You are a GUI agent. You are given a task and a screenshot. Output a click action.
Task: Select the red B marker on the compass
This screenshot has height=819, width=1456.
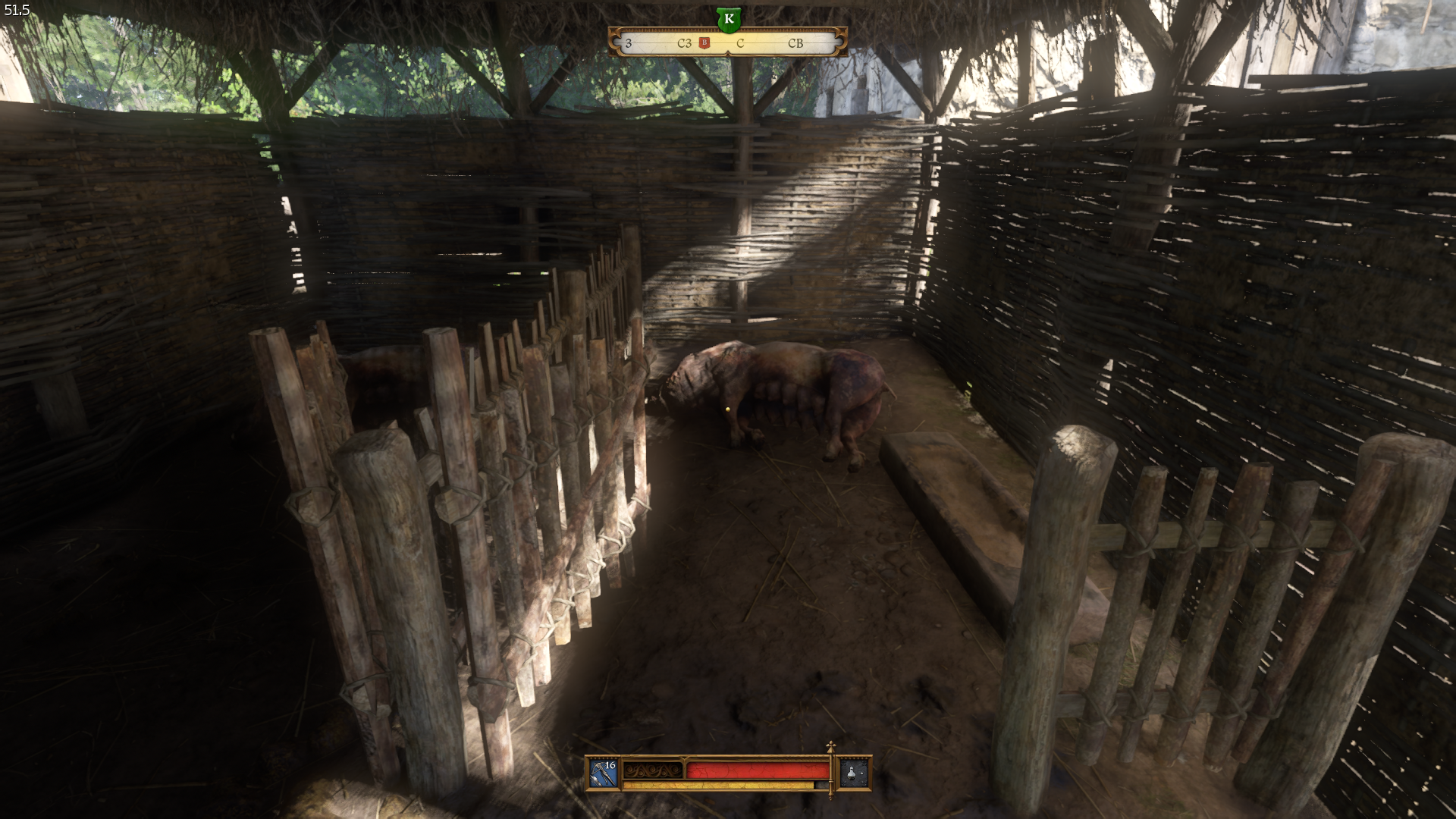(x=704, y=43)
